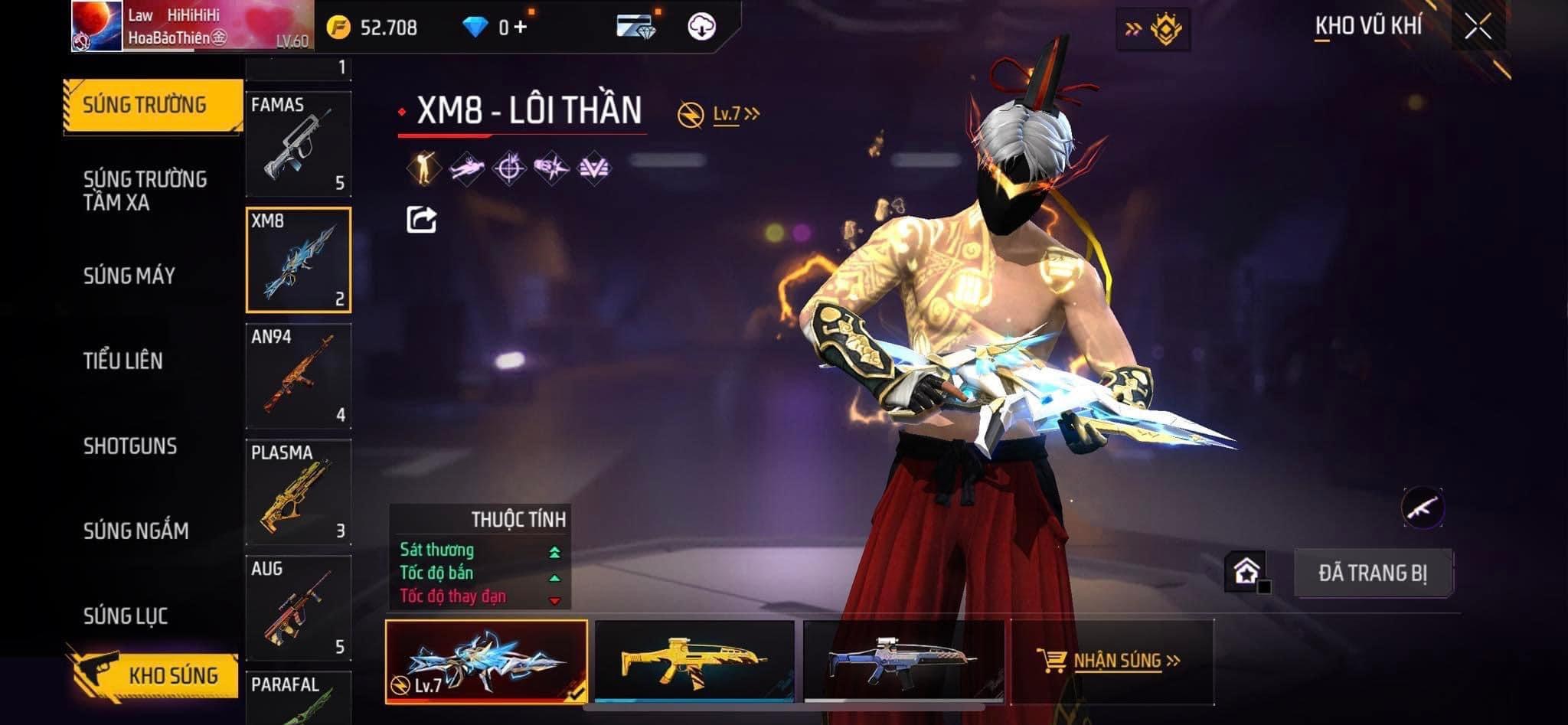Open the Súng Máy category
1568x725 pixels.
pos(129,276)
